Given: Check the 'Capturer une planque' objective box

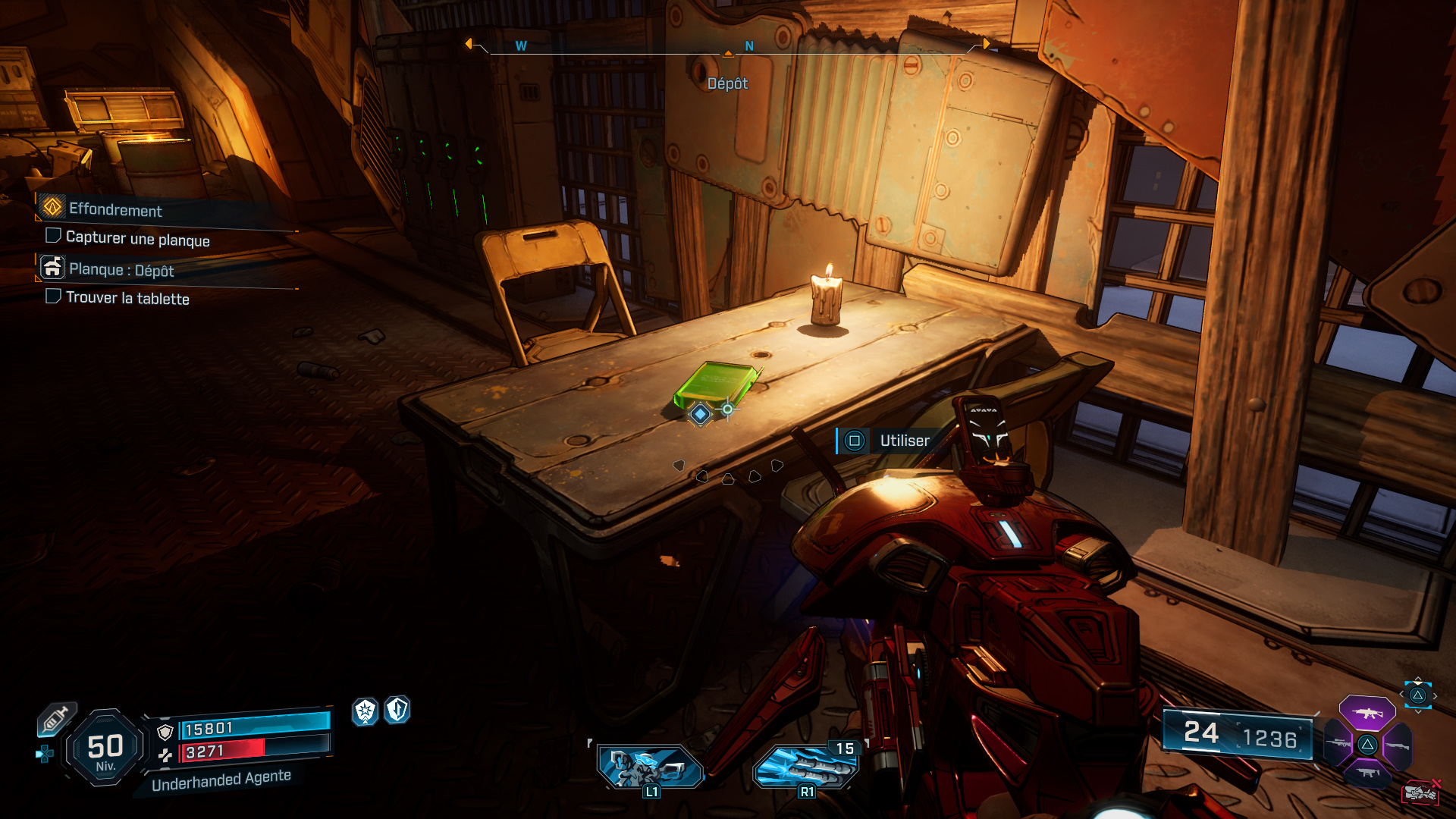Looking at the screenshot, I should [53, 235].
